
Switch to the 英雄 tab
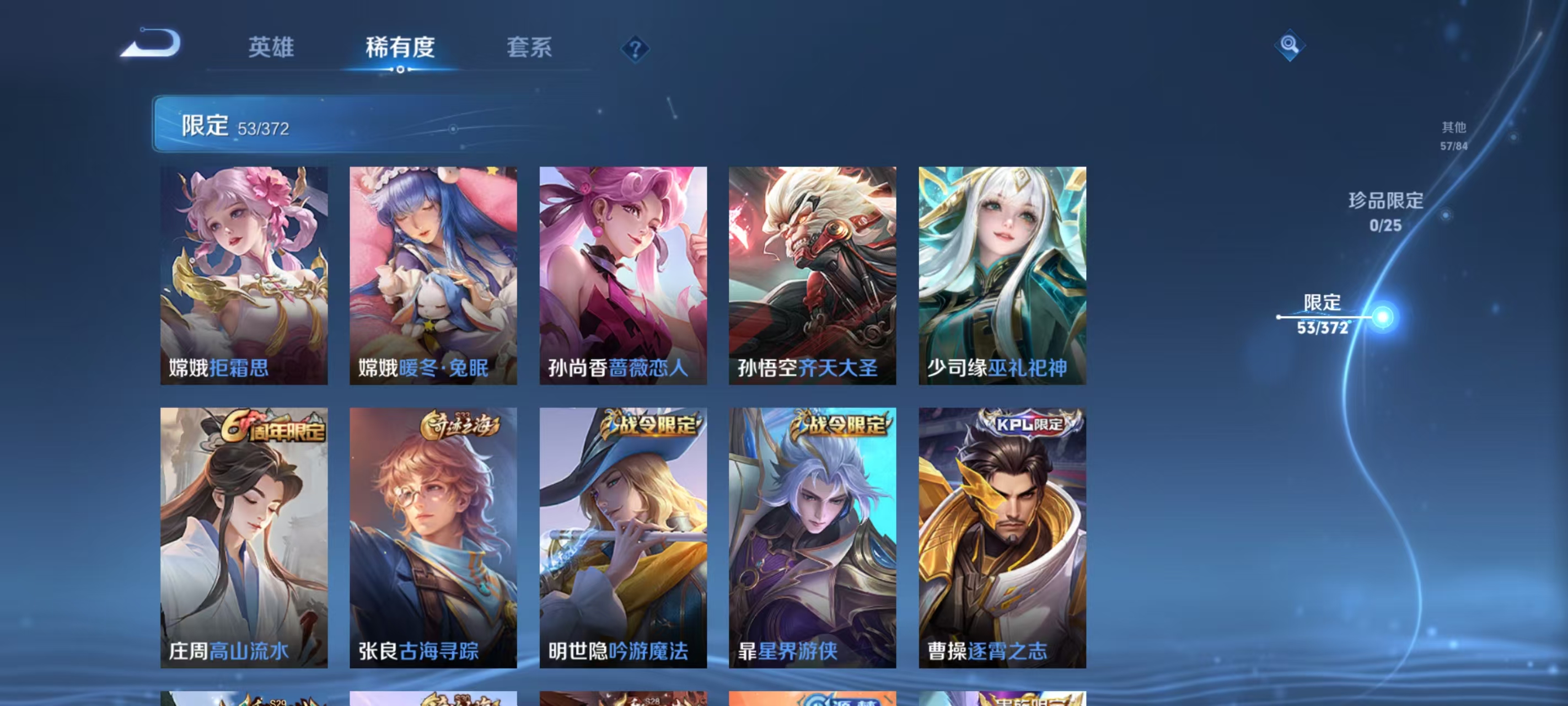point(271,49)
